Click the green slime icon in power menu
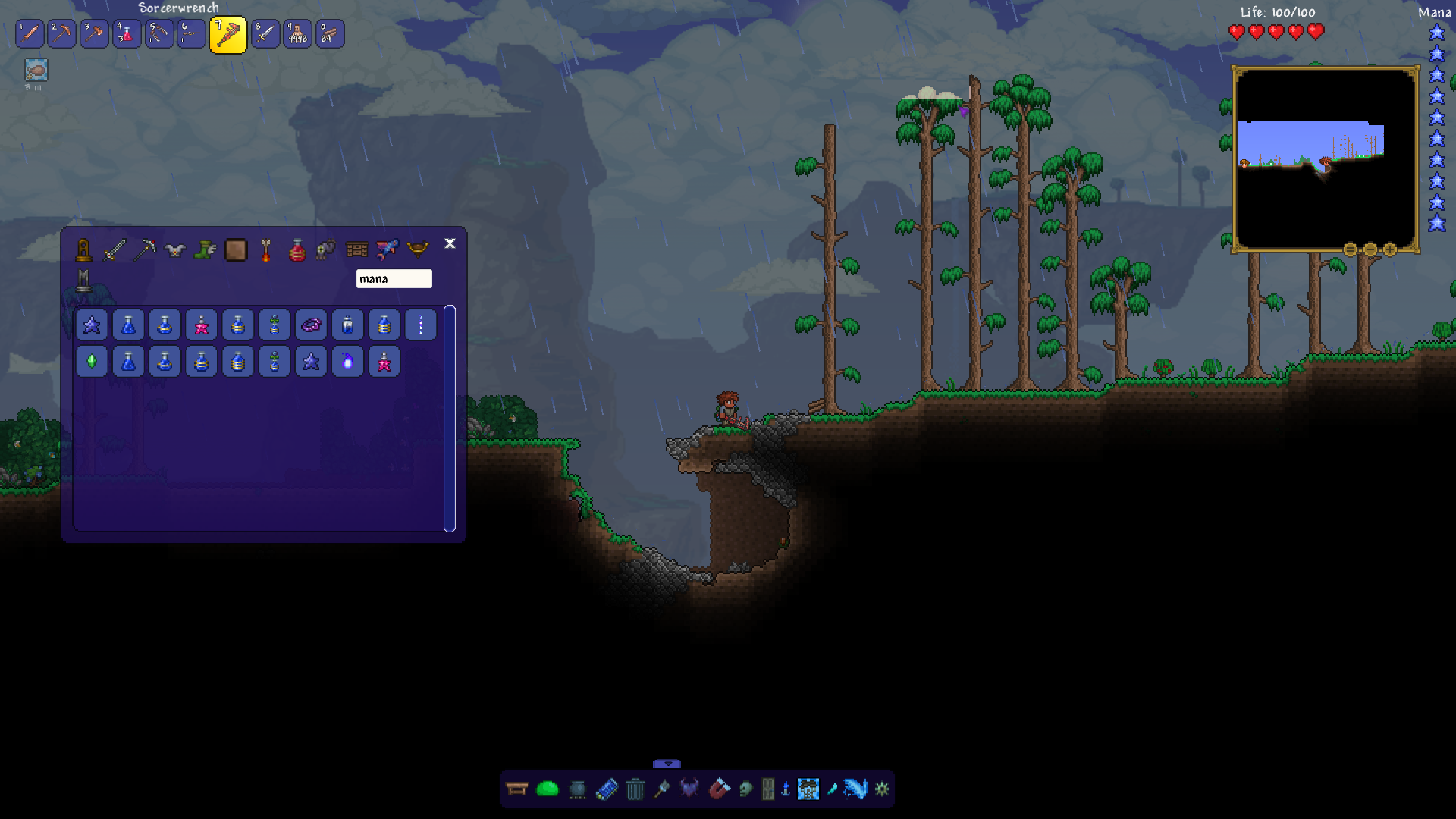This screenshot has width=1456, height=819. click(x=548, y=789)
